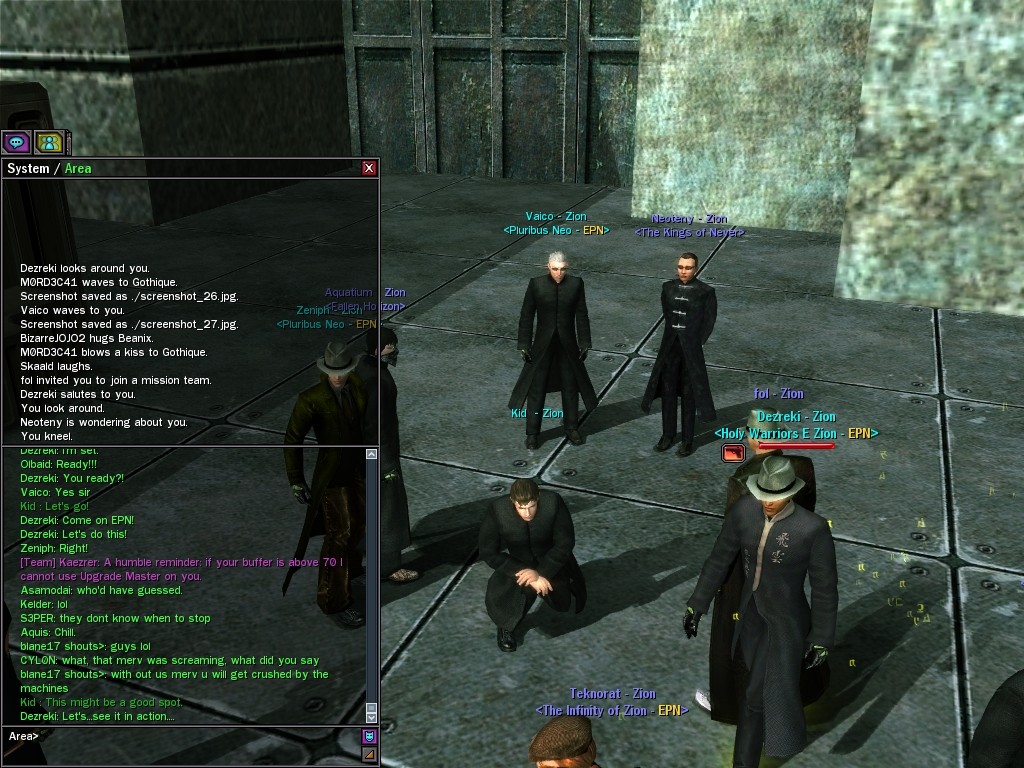The width and height of the screenshot is (1024, 768).
Task: Open the emote mask icon
Action: [369, 737]
